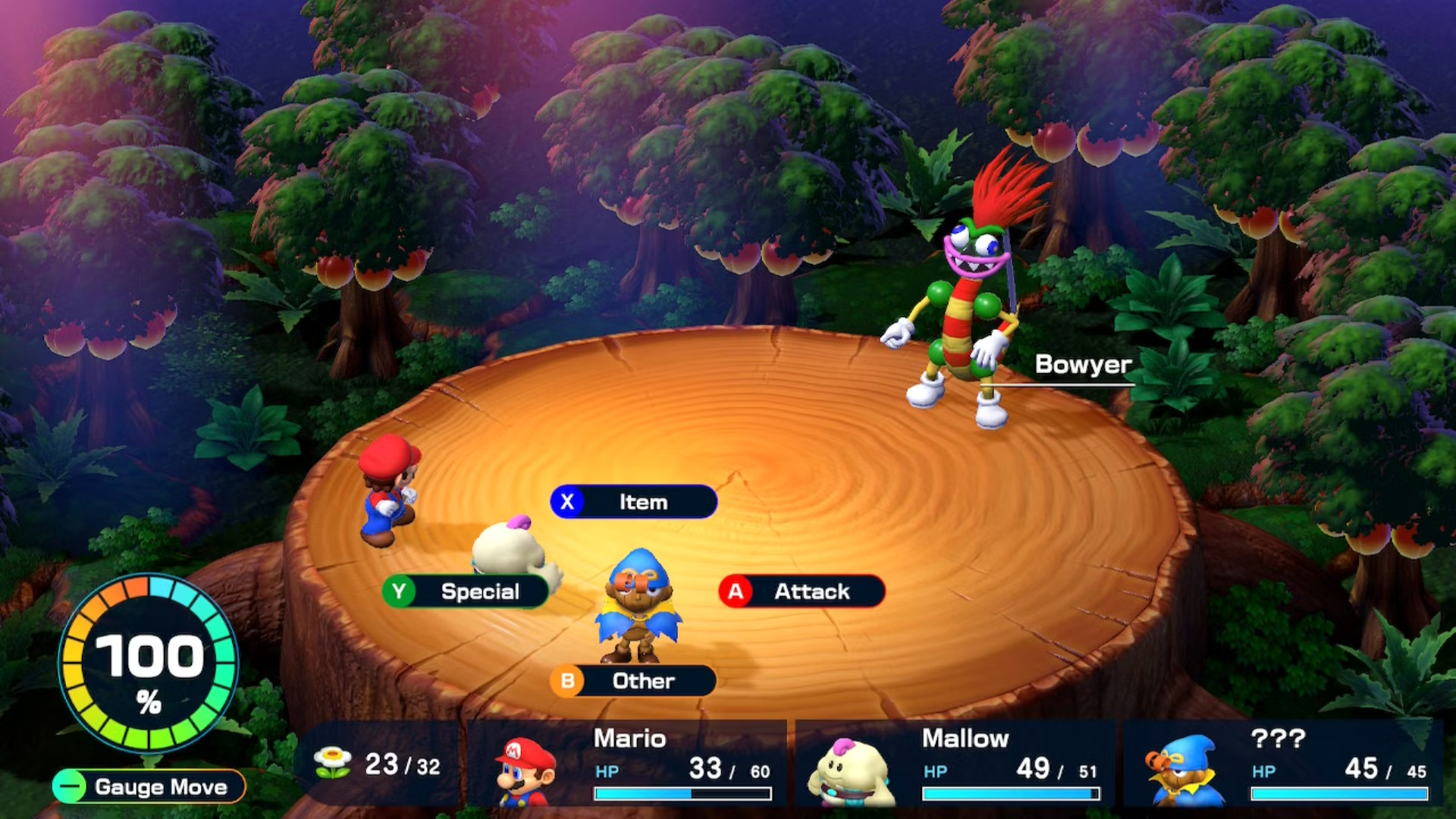Target Bowyer's enemy name label
Image resolution: width=1456 pixels, height=819 pixels.
click(1083, 365)
